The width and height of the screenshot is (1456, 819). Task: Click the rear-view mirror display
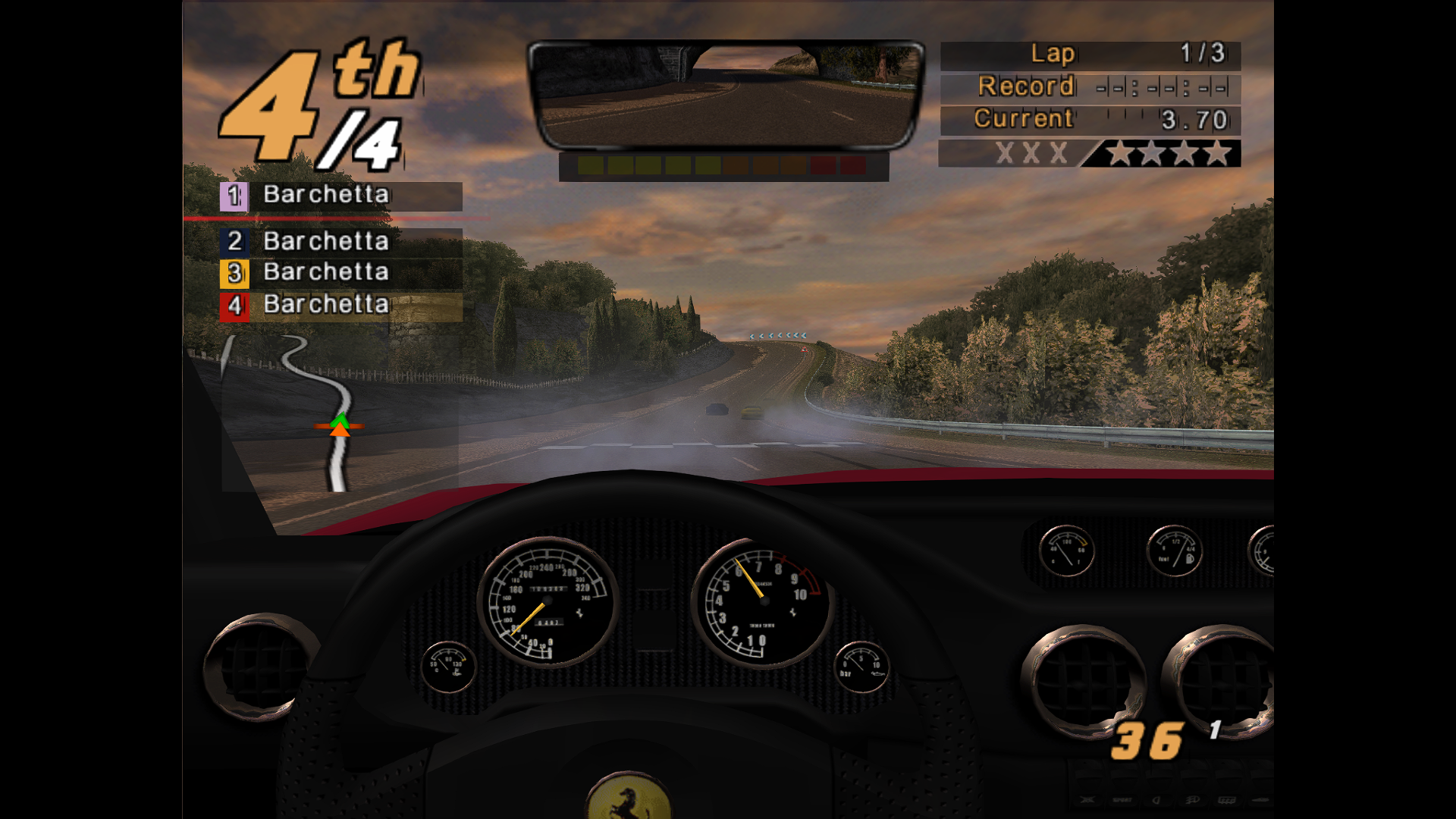726,95
